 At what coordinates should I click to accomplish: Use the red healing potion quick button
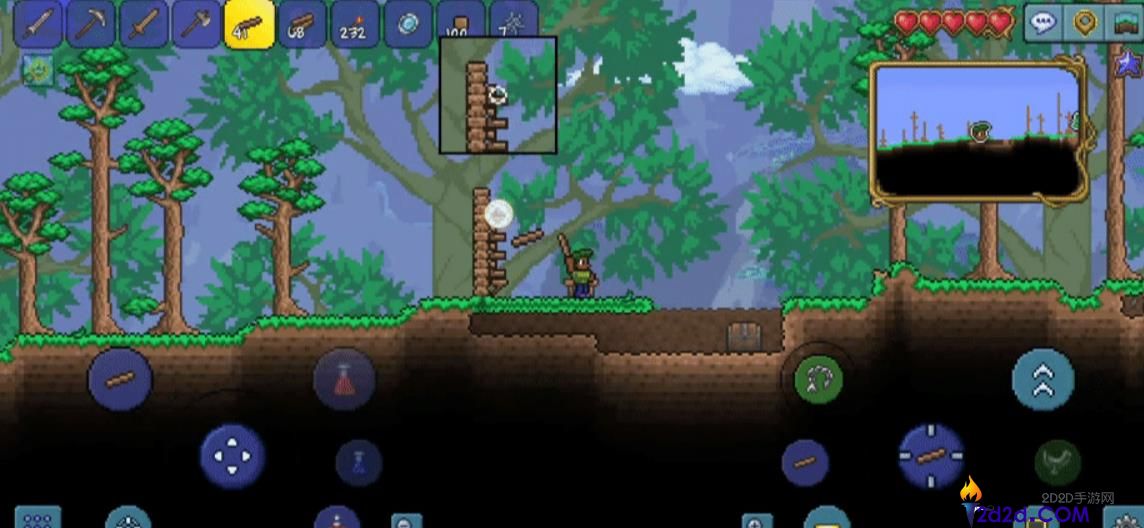344,379
